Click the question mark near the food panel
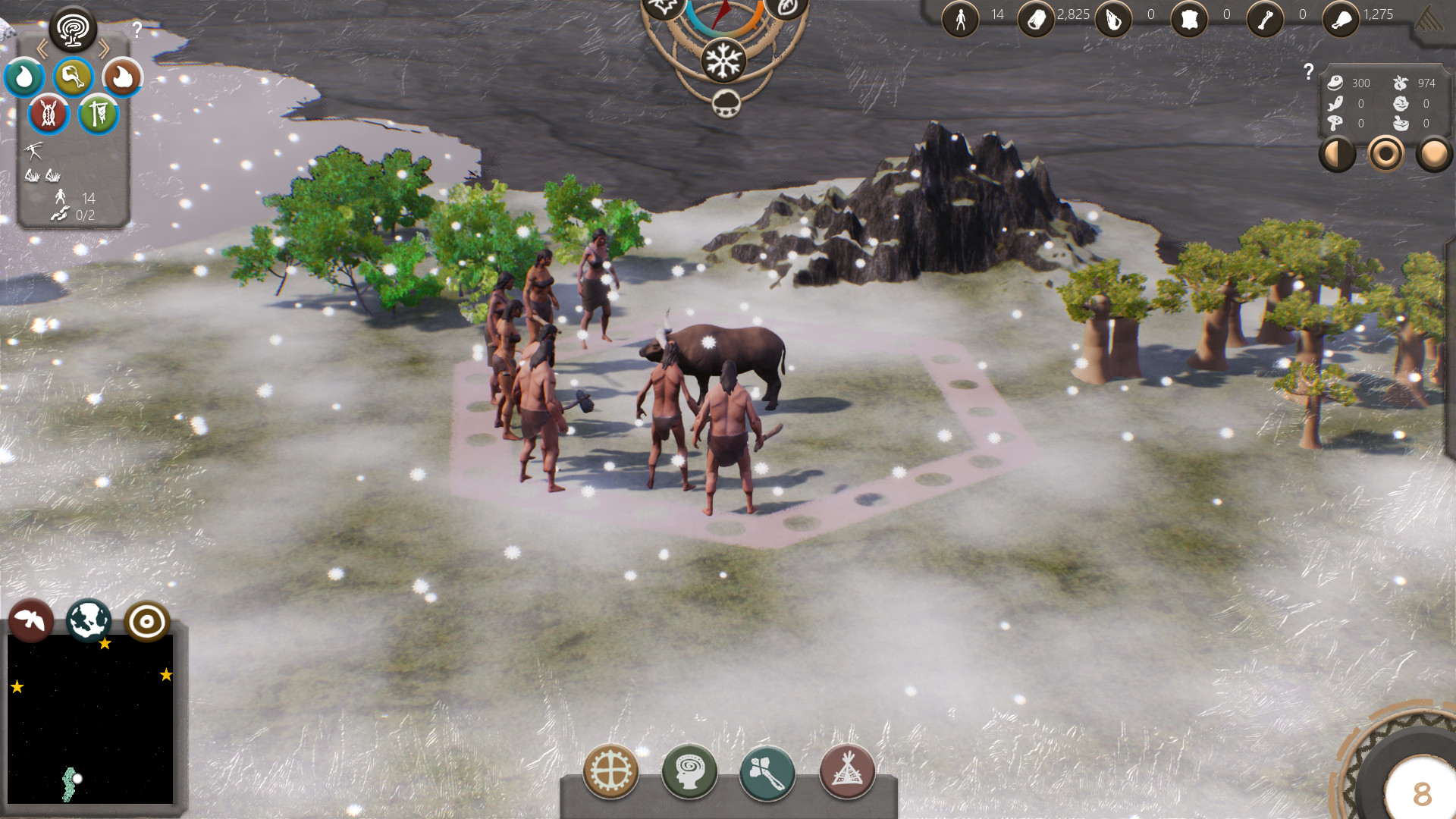This screenshot has width=1456, height=819. [x=1308, y=72]
